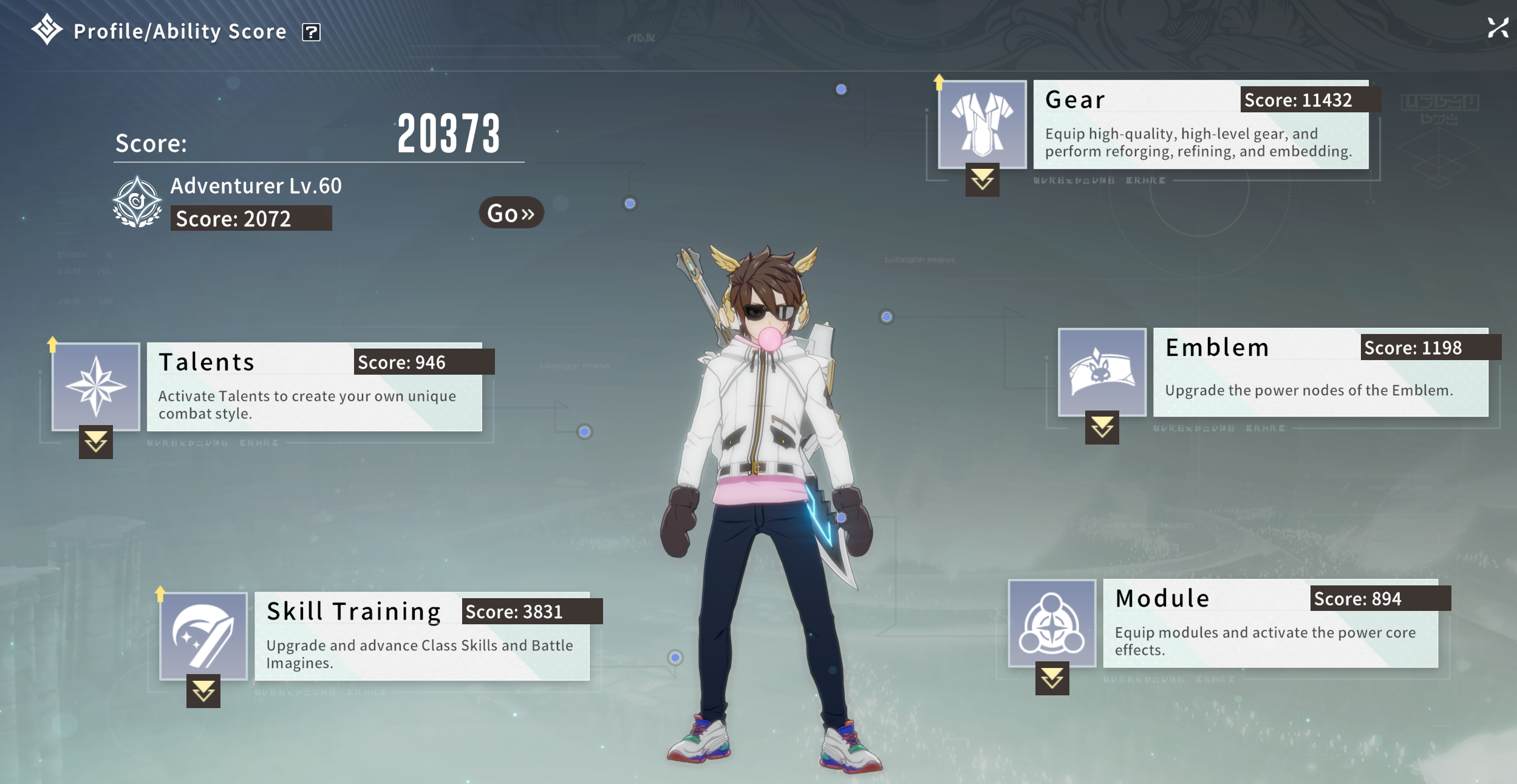Open the Module icon

click(x=1052, y=623)
